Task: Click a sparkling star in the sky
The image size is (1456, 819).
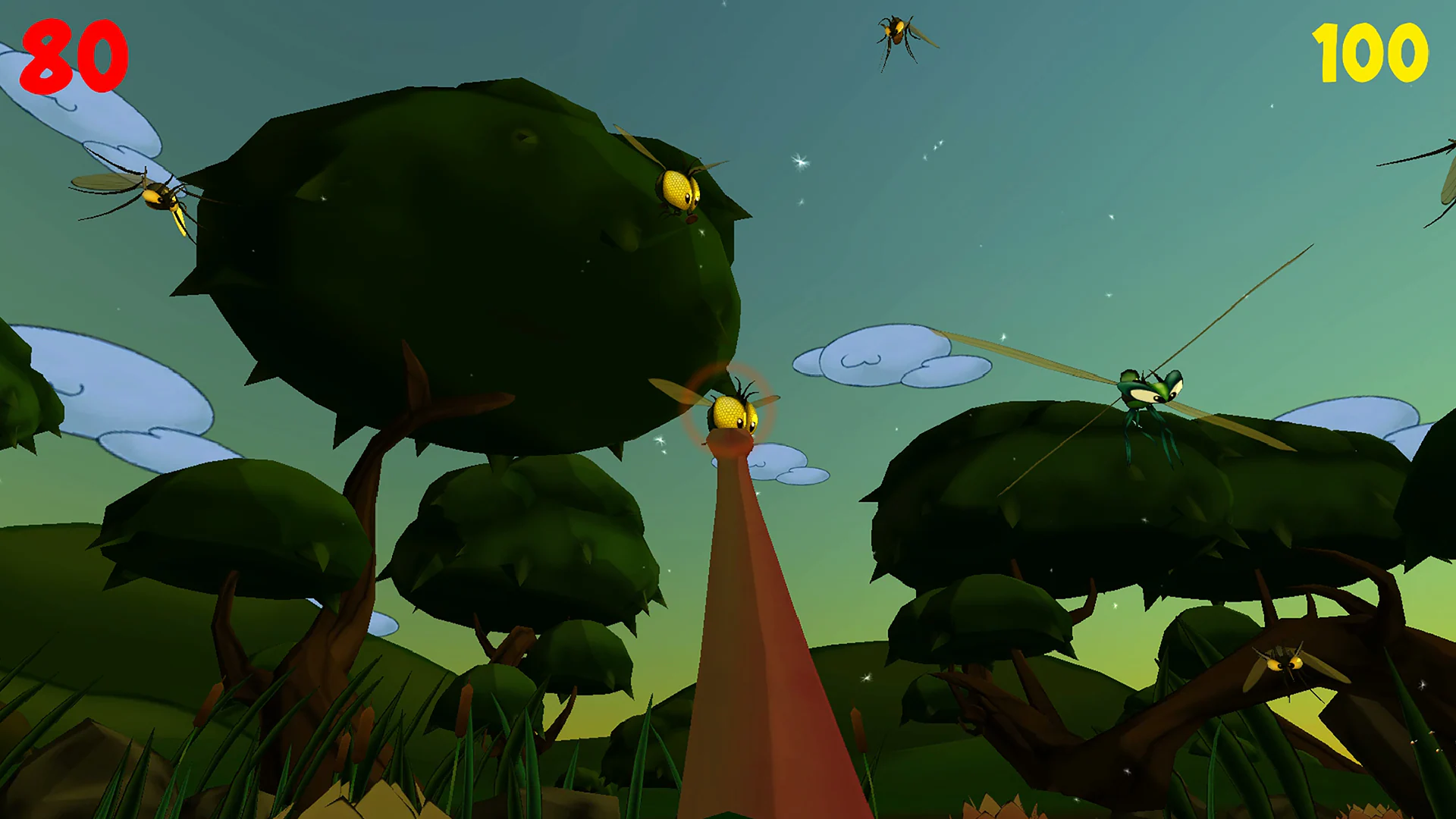Action: point(799,163)
